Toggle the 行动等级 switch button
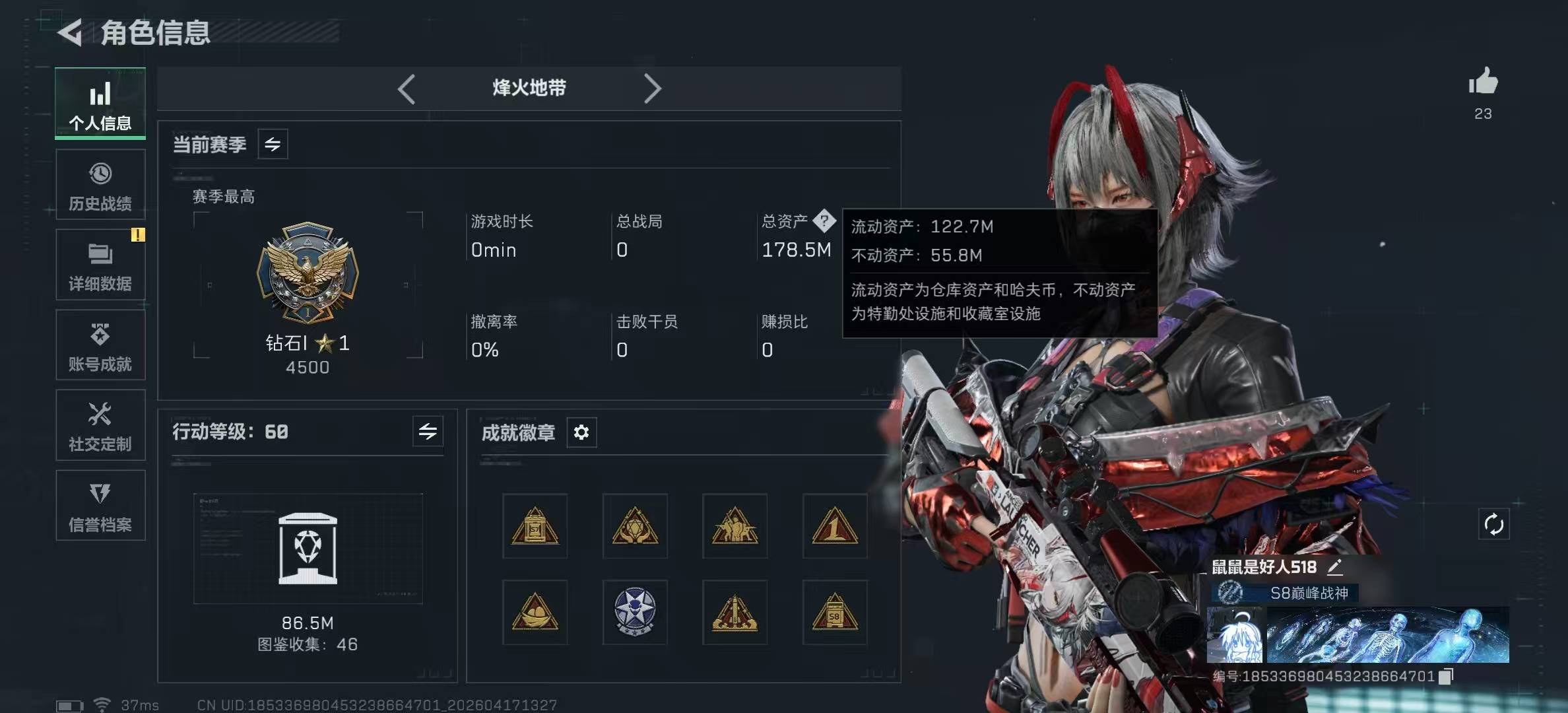Viewport: 1568px width, 713px height. pos(428,432)
